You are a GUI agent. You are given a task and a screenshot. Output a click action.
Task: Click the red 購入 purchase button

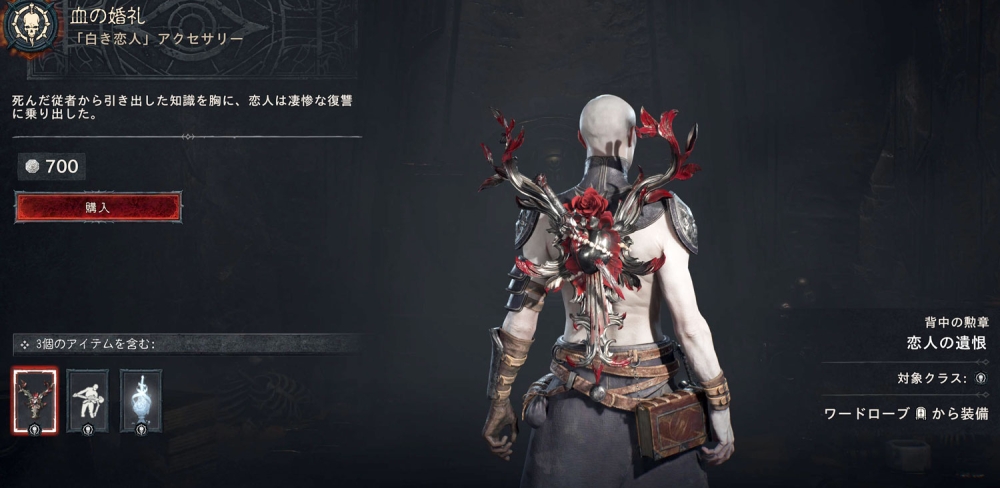(98, 207)
